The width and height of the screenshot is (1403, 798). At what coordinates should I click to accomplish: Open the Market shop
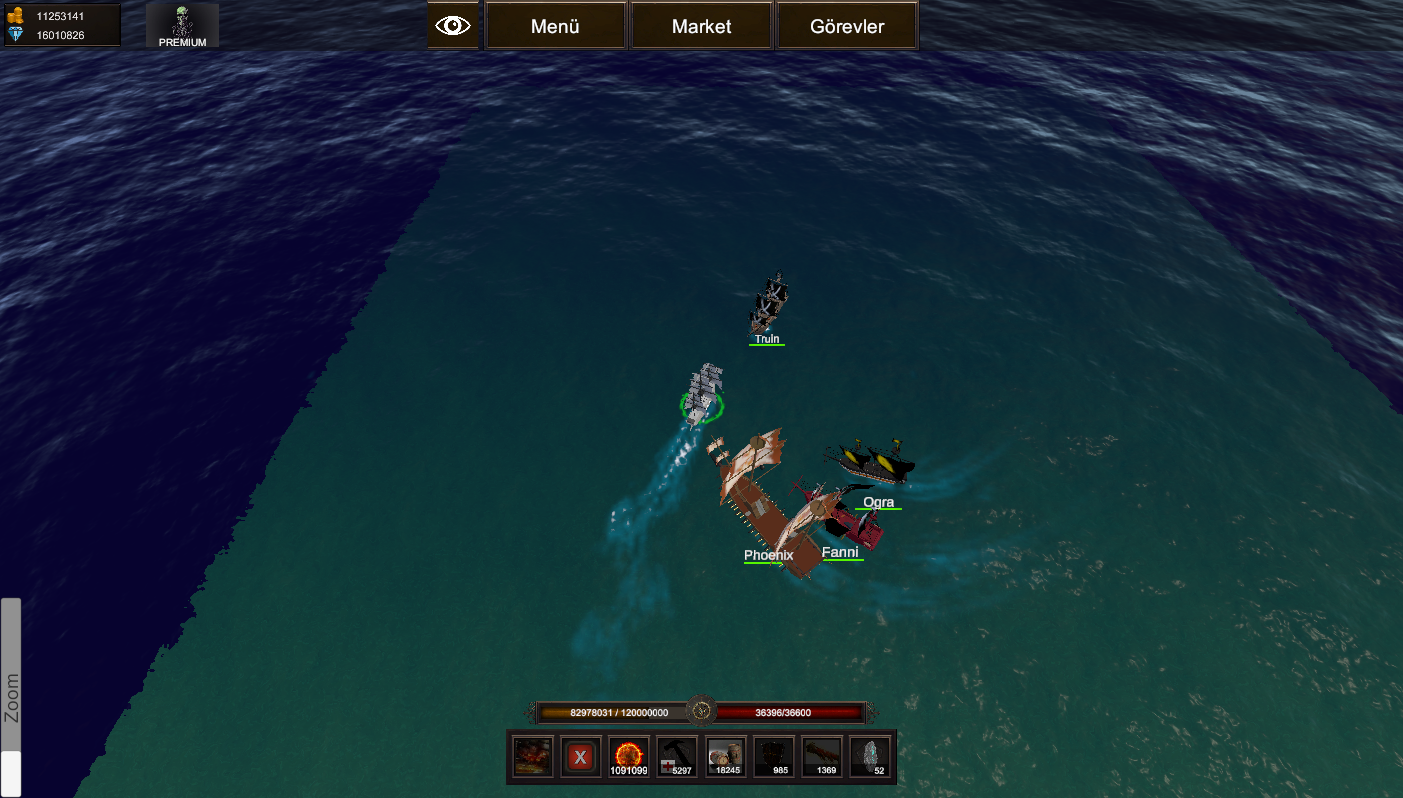pyautogui.click(x=701, y=26)
